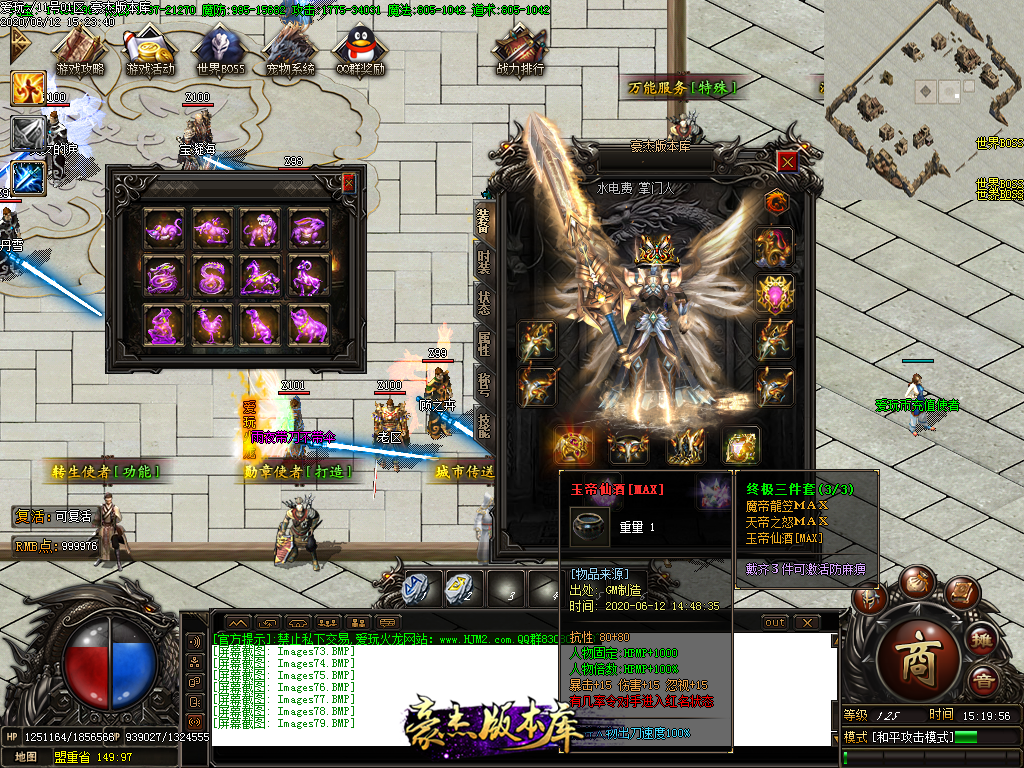Close the chat window with its X button
1024x768 pixels.
(807, 623)
